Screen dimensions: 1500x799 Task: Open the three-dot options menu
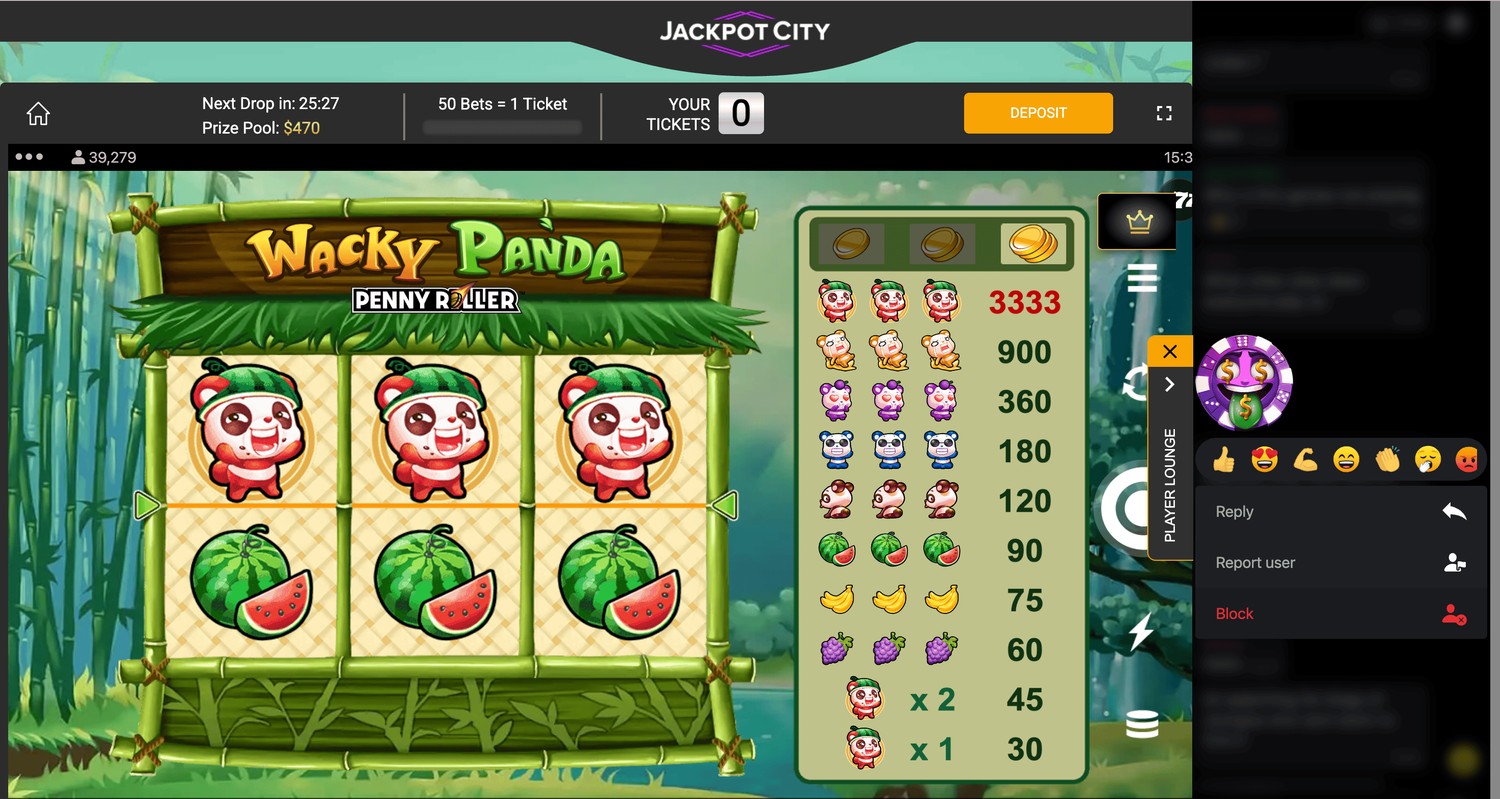pyautogui.click(x=29, y=157)
